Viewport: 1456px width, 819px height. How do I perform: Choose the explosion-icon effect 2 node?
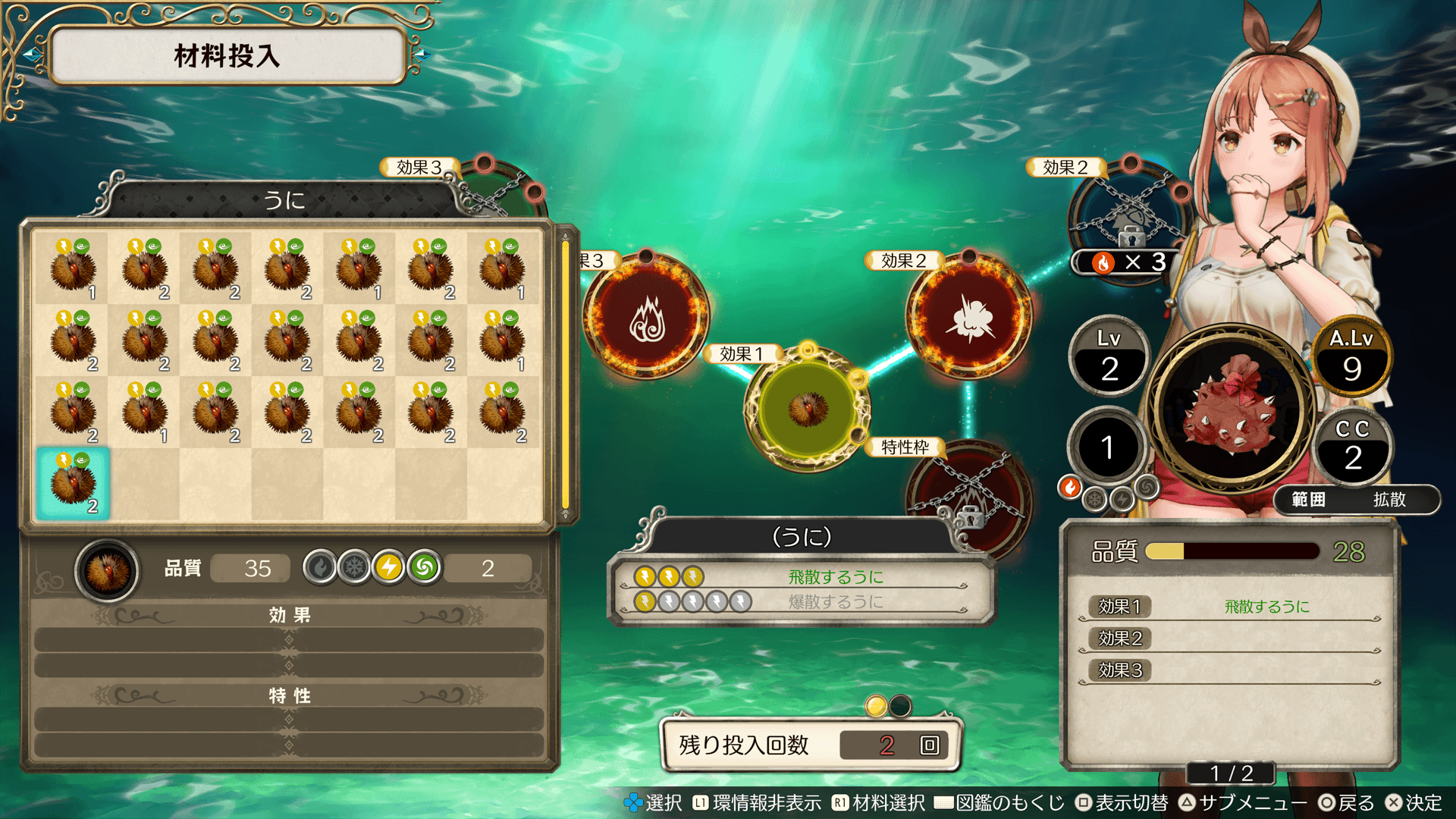click(968, 316)
